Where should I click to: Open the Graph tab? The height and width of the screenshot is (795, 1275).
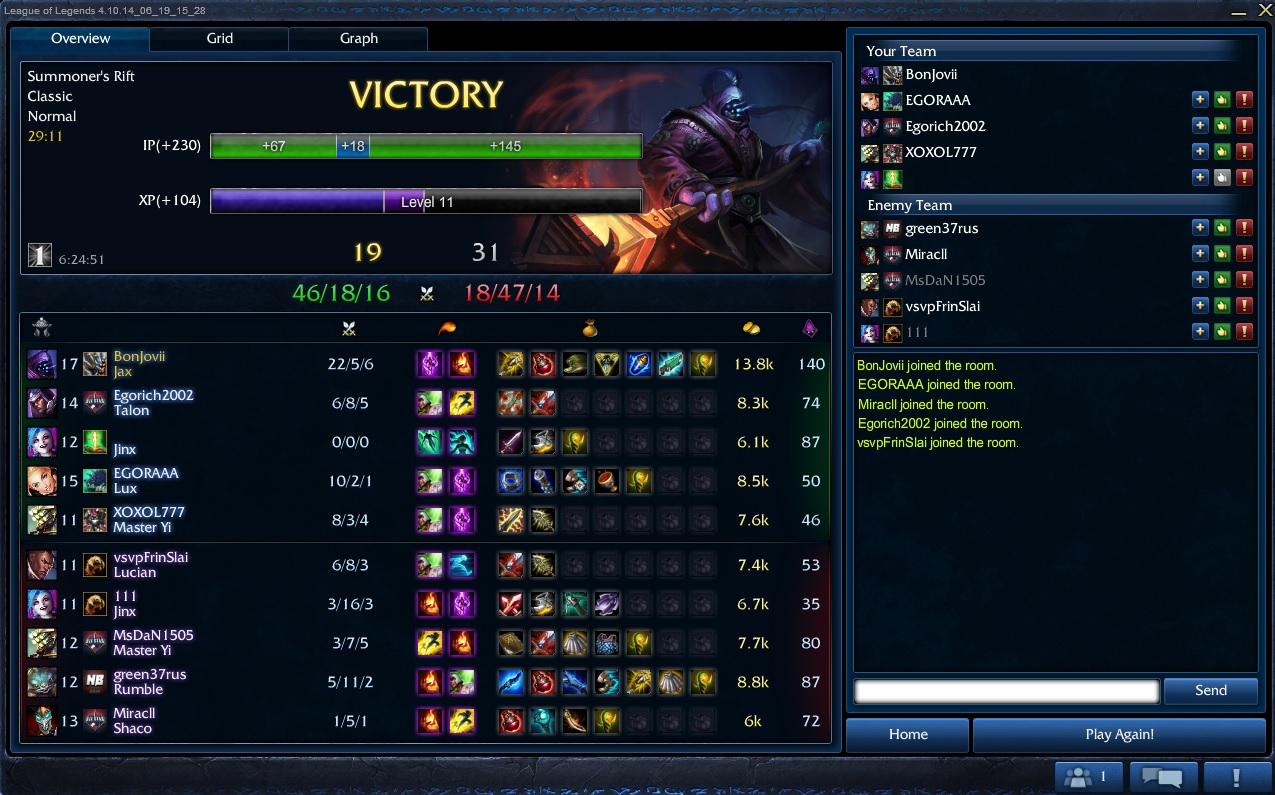click(358, 38)
